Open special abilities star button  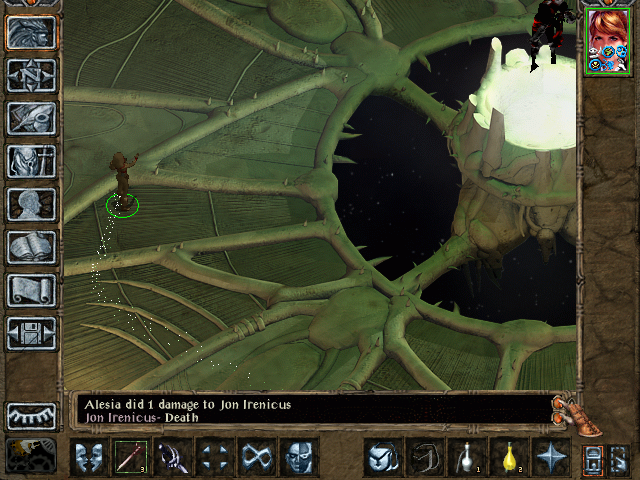[x=549, y=457]
